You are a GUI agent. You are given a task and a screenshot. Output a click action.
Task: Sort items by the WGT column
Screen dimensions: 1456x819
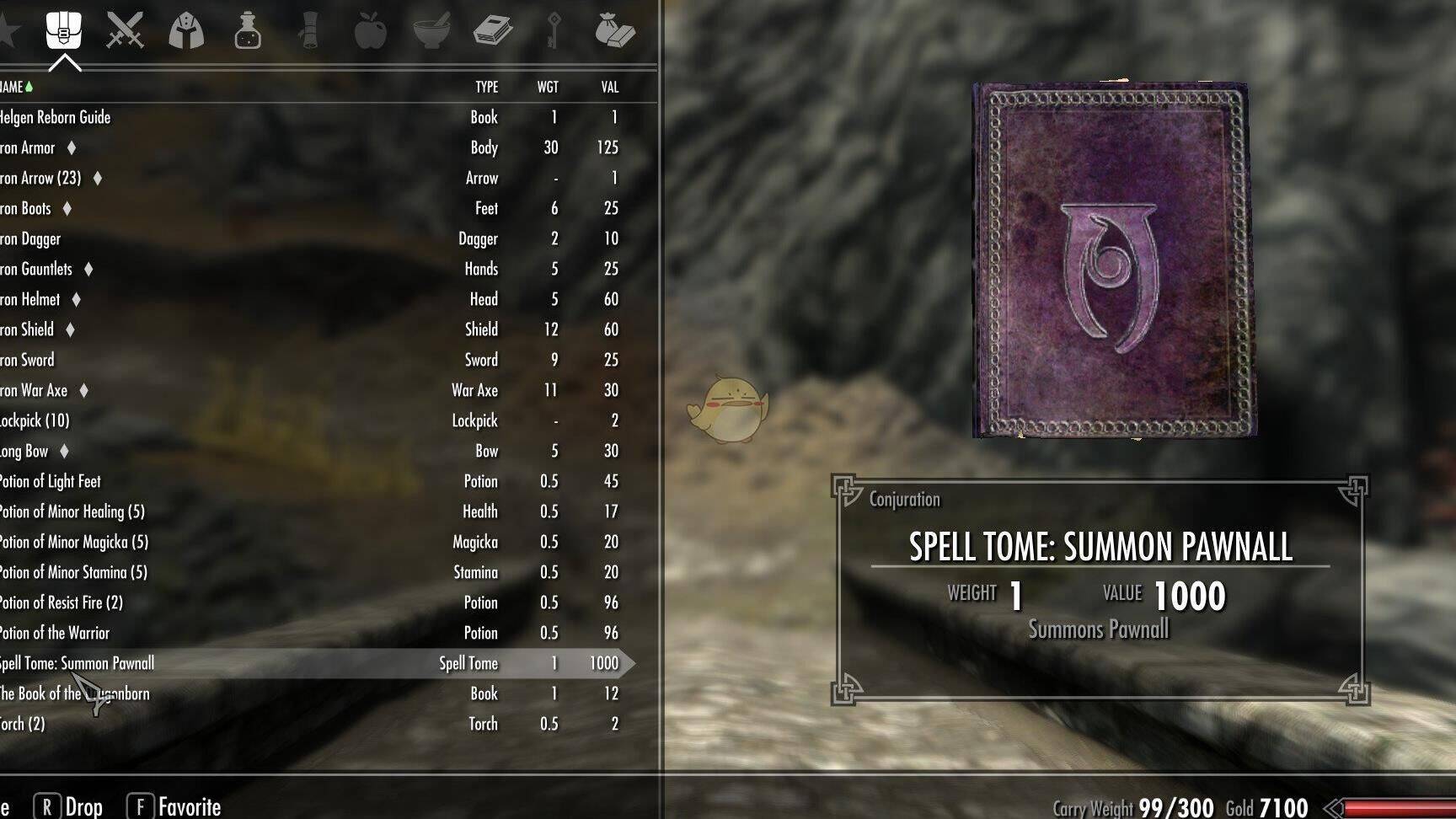click(x=548, y=87)
